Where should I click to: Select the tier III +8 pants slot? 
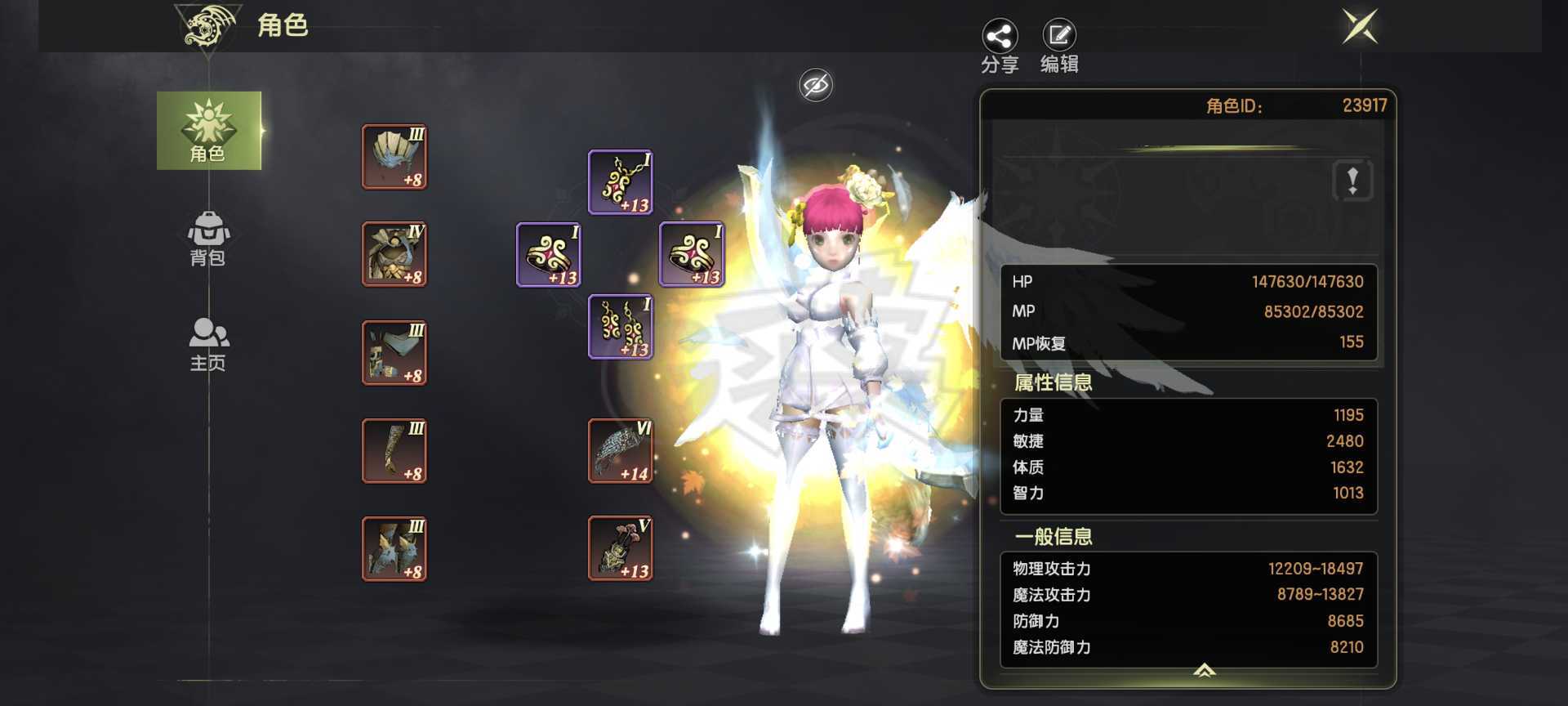[x=394, y=352]
